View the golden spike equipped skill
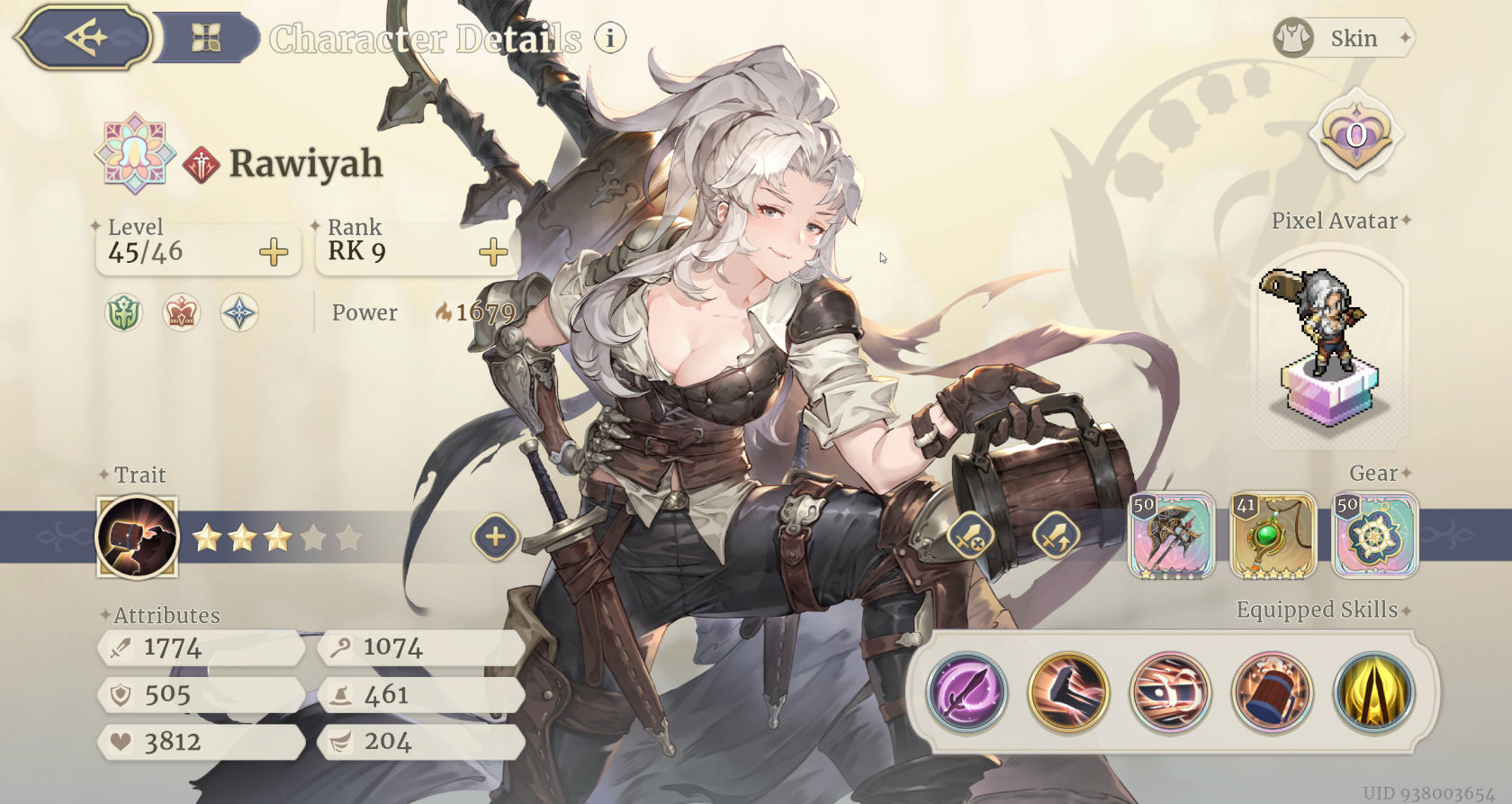1512x804 pixels. click(x=1373, y=692)
